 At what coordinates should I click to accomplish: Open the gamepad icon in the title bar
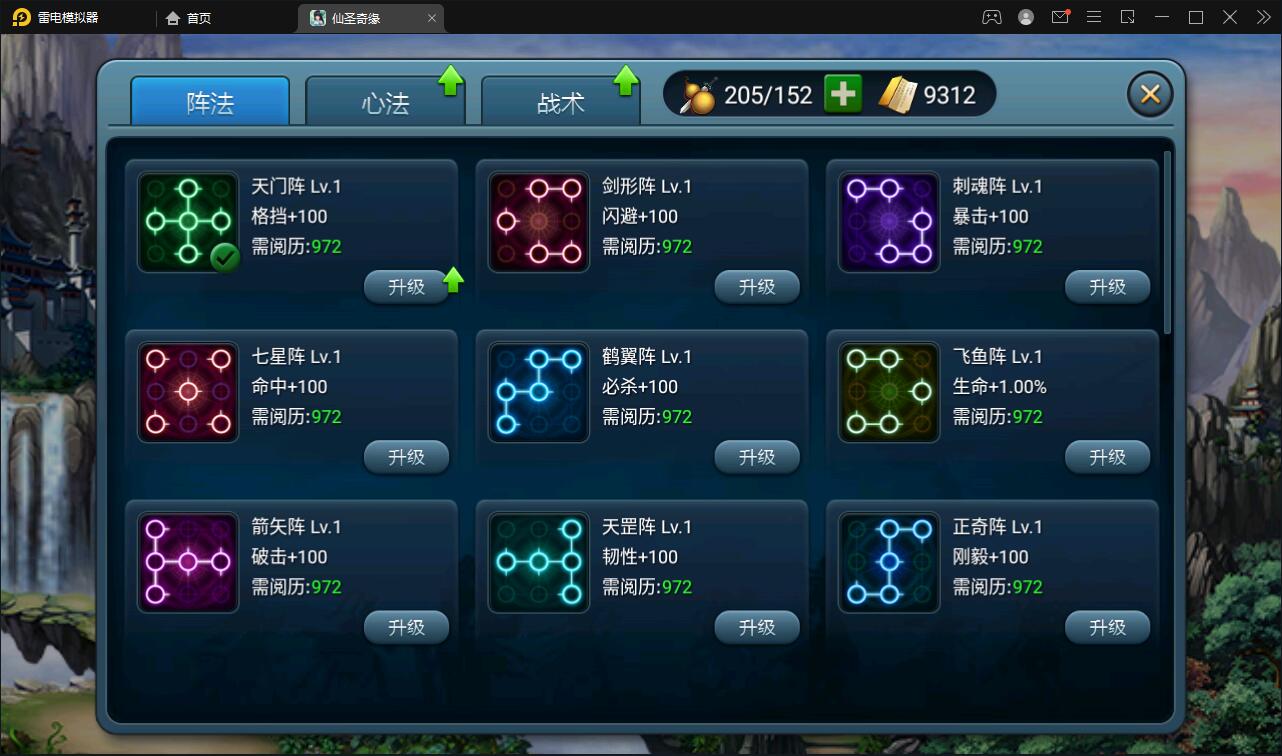coord(991,17)
